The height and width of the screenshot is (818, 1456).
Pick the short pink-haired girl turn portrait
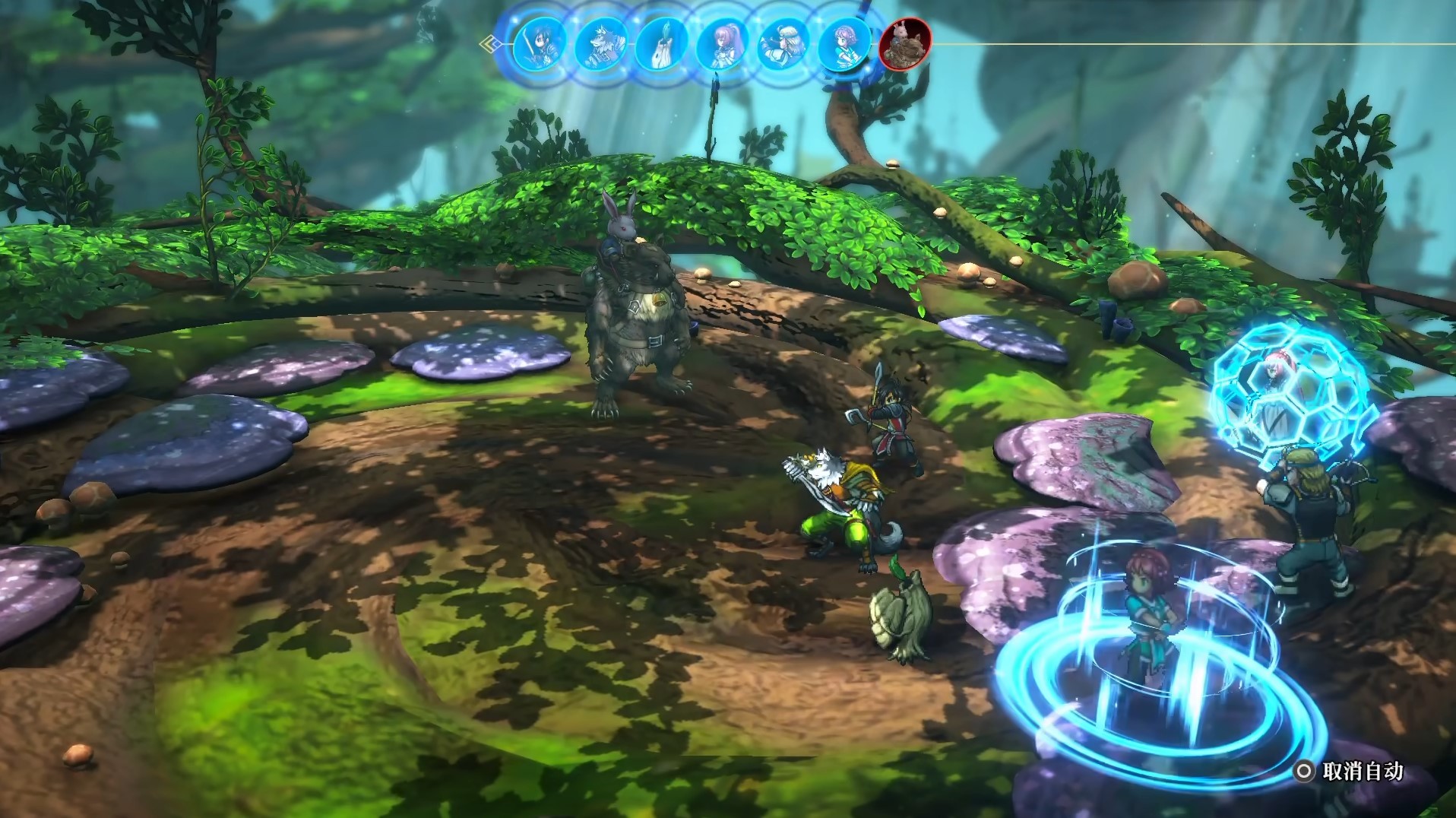(x=844, y=43)
